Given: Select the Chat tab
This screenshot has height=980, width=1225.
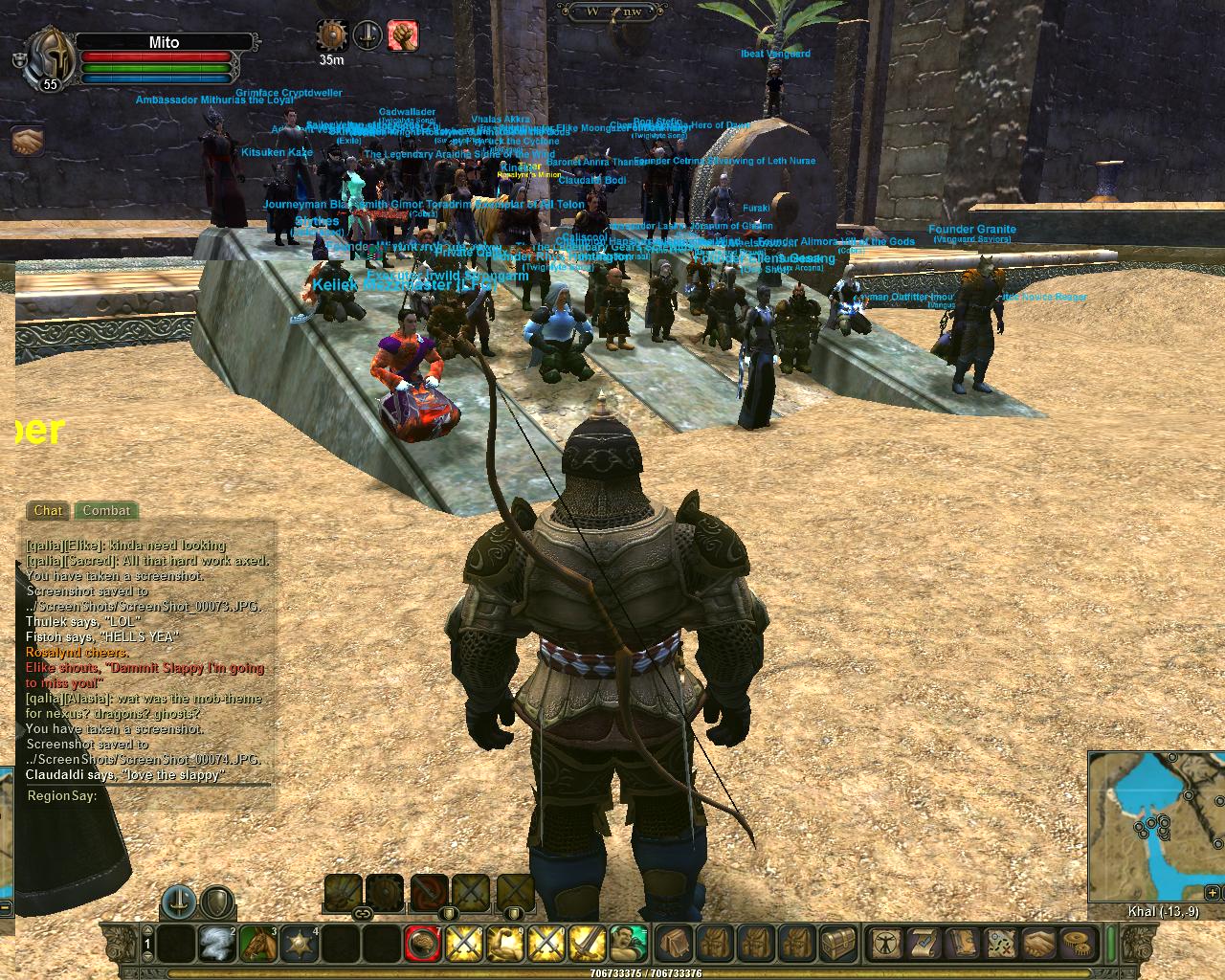Looking at the screenshot, I should [x=48, y=511].
